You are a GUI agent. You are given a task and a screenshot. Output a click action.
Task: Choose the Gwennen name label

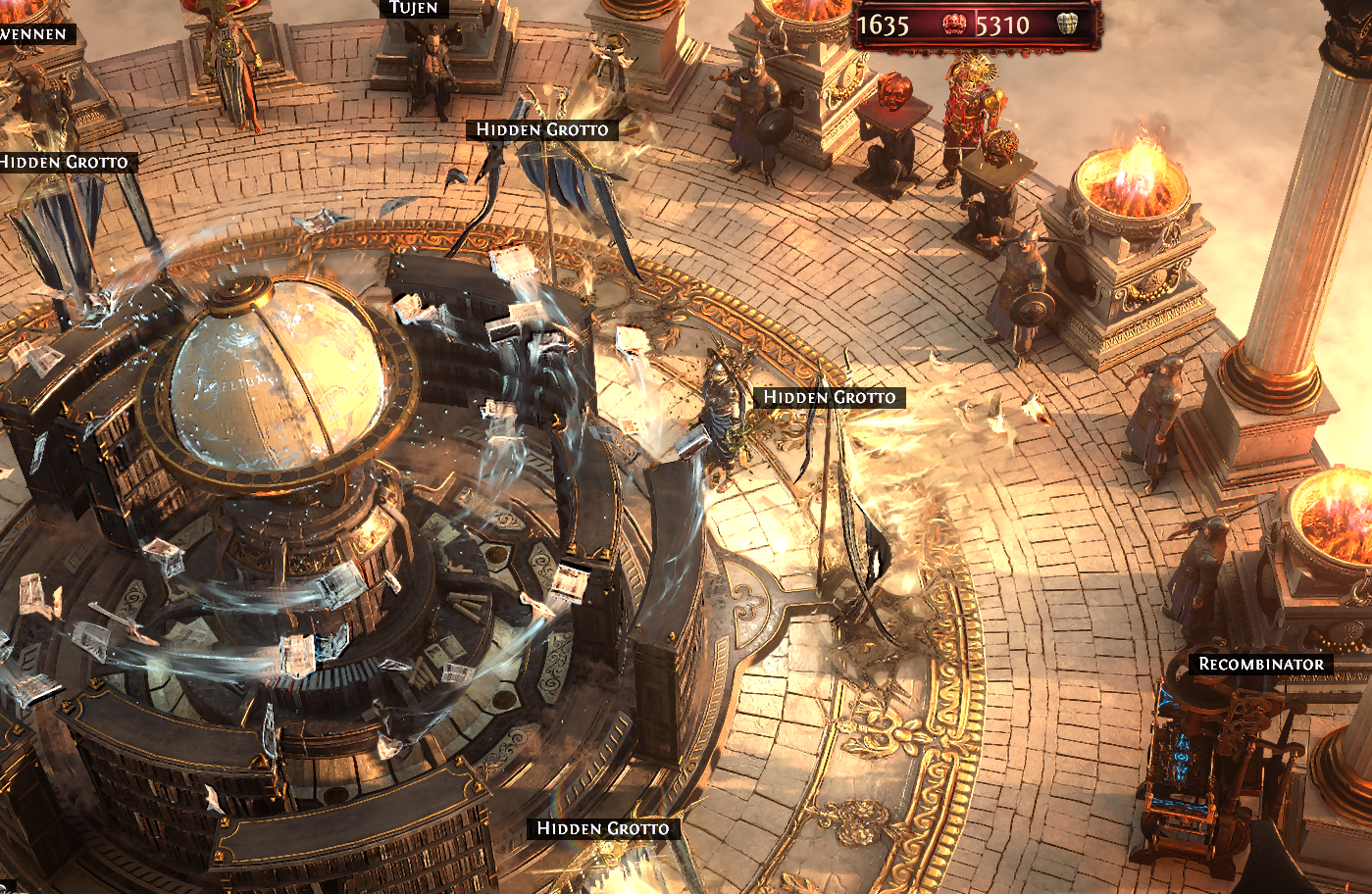[34, 33]
